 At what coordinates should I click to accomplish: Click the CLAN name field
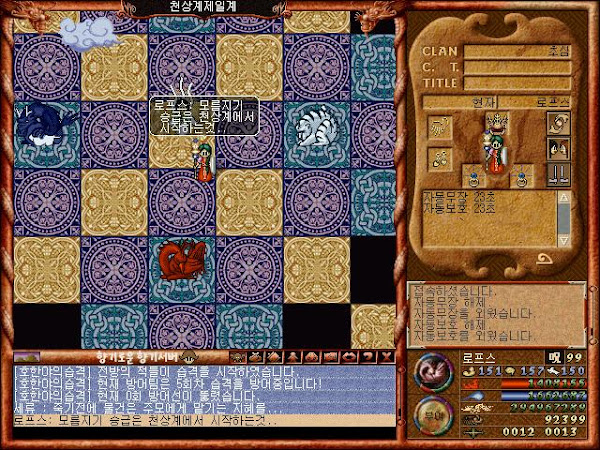click(x=517, y=51)
